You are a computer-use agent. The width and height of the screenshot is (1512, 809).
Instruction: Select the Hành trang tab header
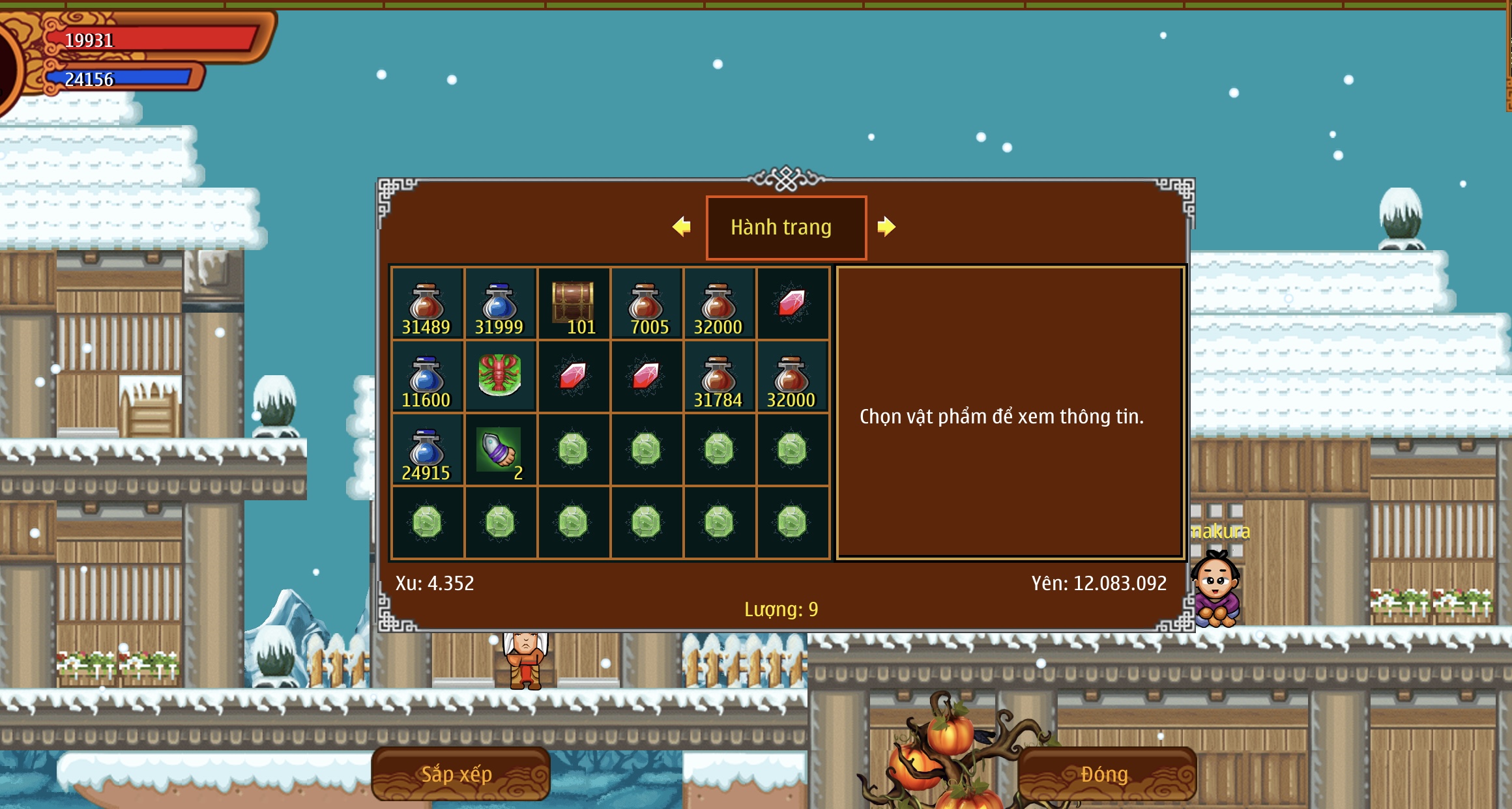[x=786, y=227]
